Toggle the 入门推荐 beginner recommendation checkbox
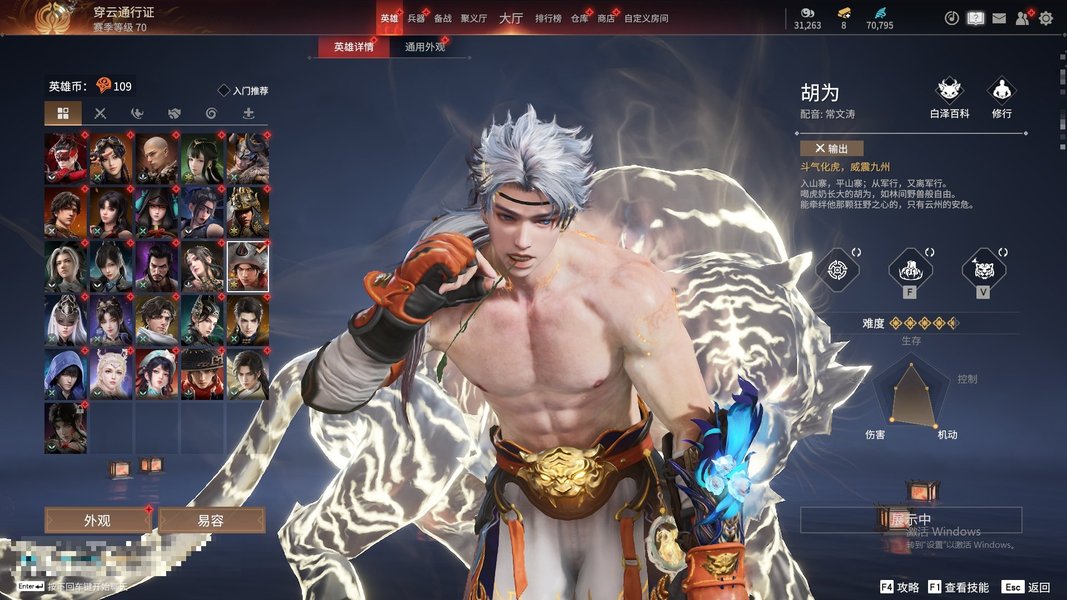The width and height of the screenshot is (1067, 600). click(224, 90)
